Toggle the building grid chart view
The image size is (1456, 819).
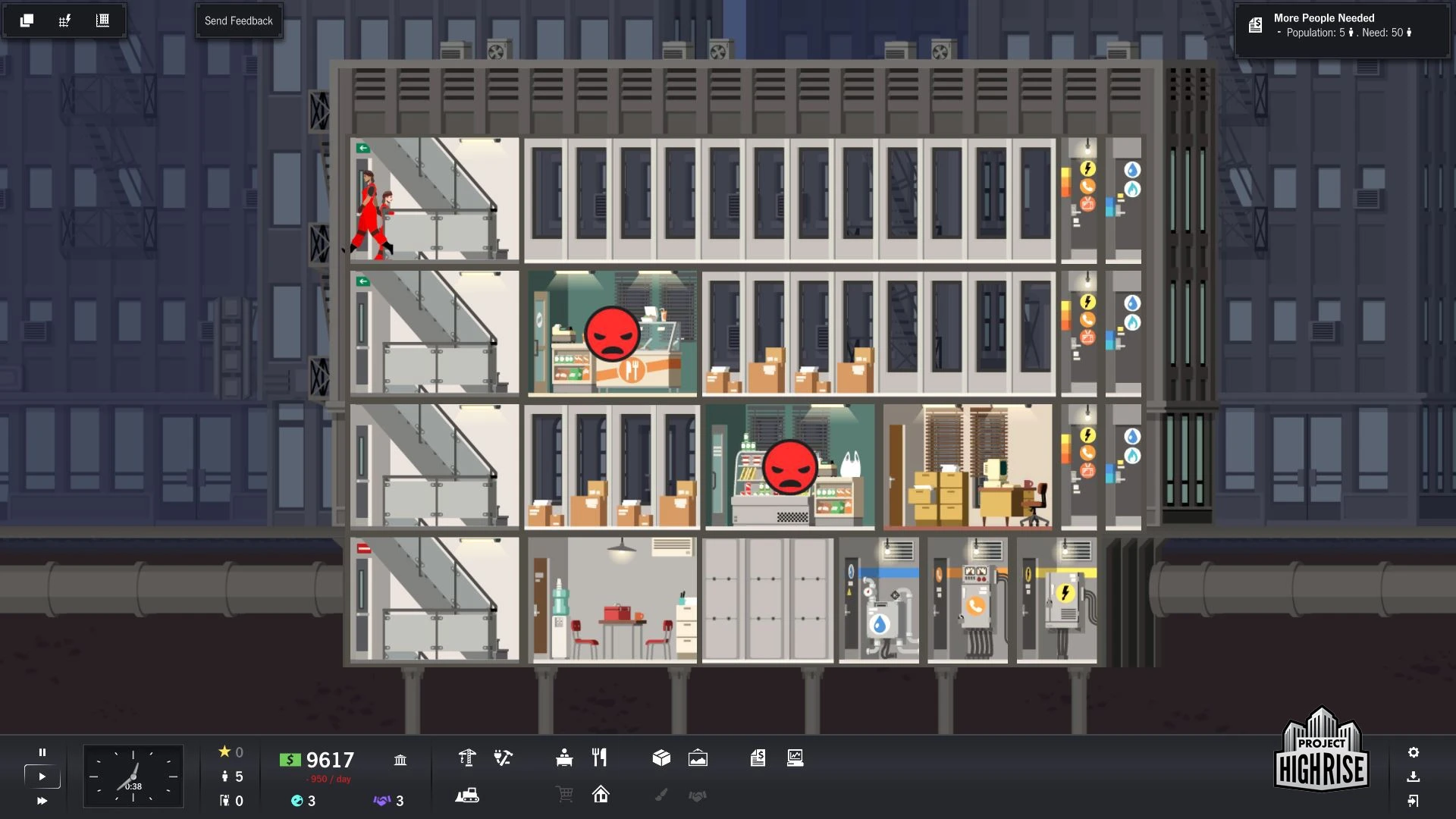pyautogui.click(x=102, y=20)
